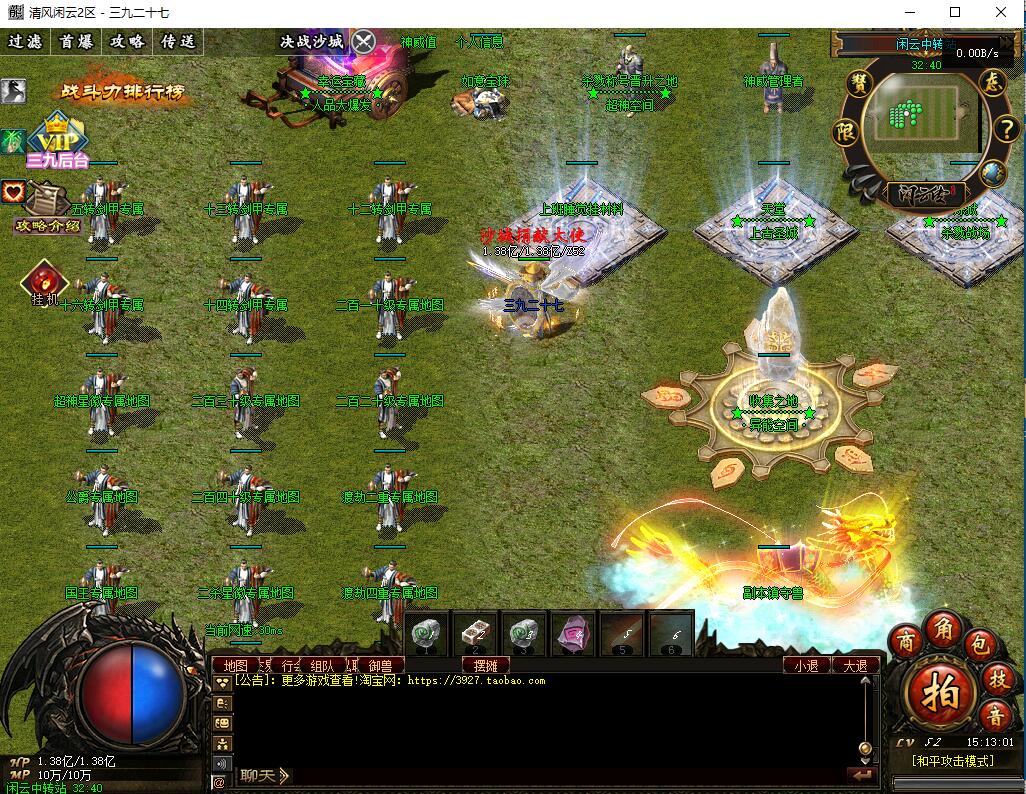
Task: Click the 小退 logout button
Action: tap(806, 665)
